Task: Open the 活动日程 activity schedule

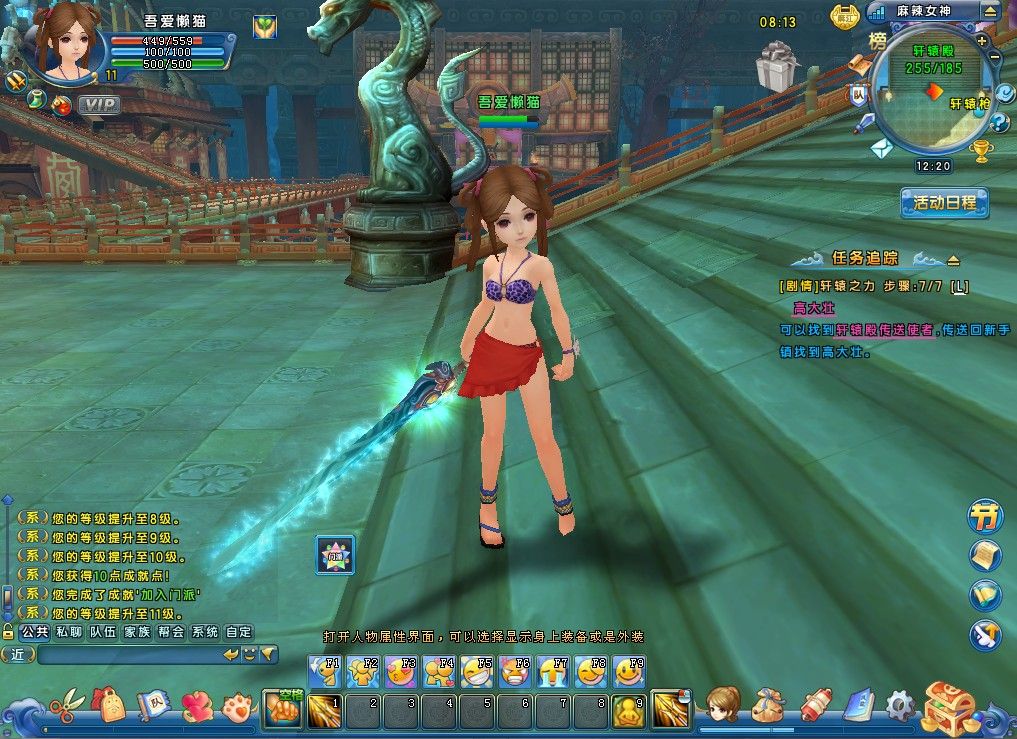Action: point(944,202)
